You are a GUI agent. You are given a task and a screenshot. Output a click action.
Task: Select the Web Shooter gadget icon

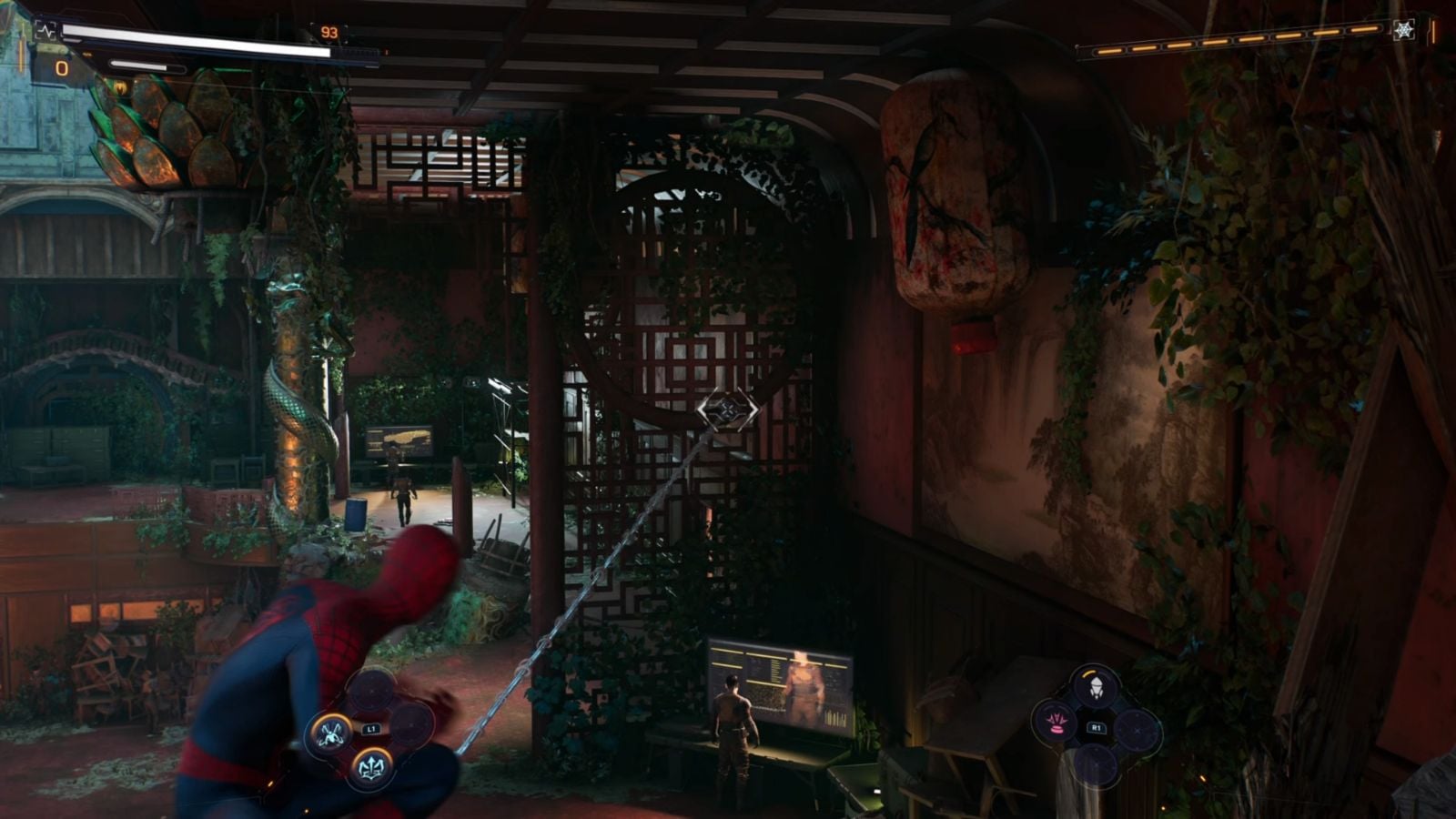pyautogui.click(x=332, y=733)
